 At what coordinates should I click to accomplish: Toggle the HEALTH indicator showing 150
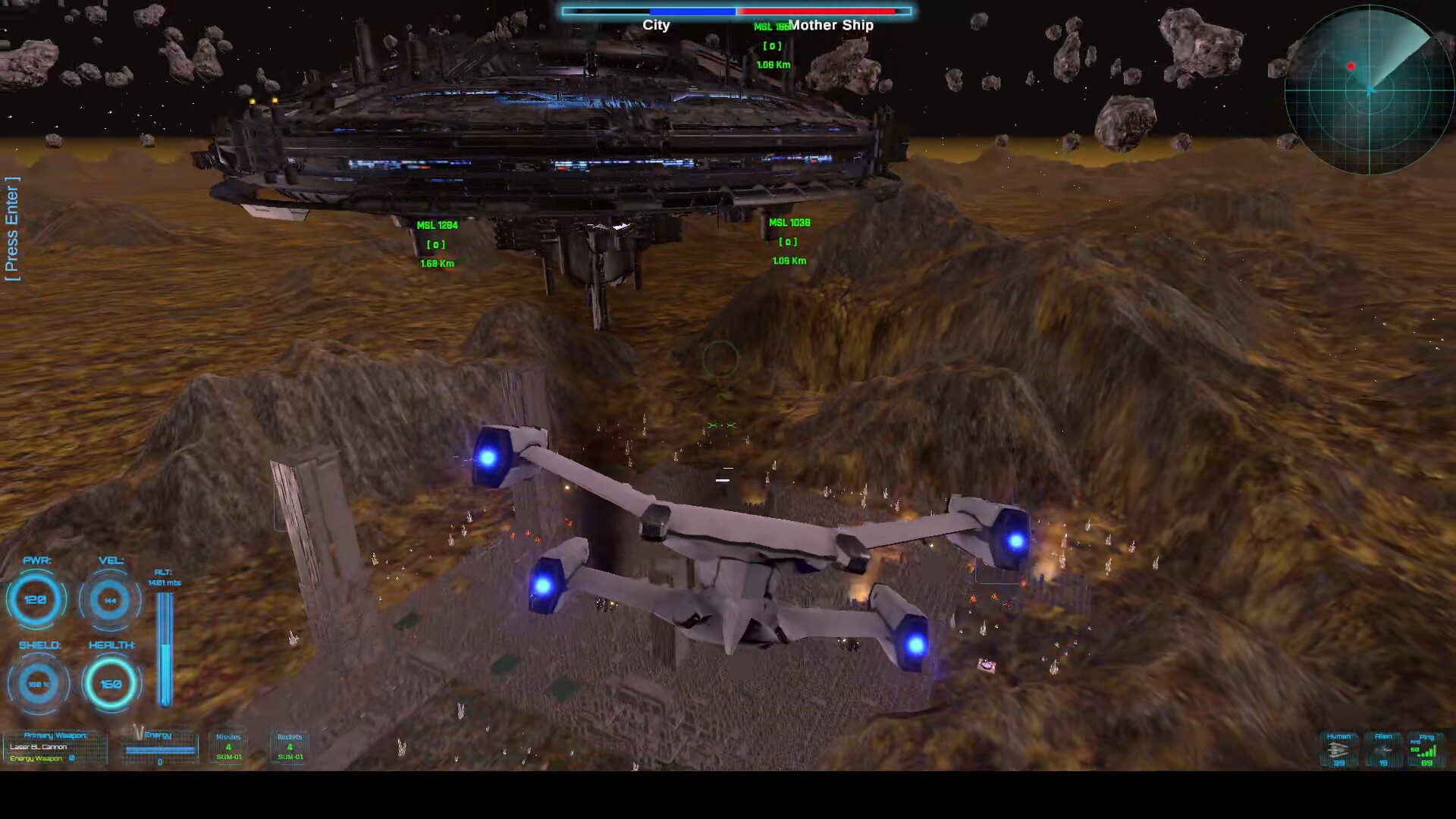111,682
